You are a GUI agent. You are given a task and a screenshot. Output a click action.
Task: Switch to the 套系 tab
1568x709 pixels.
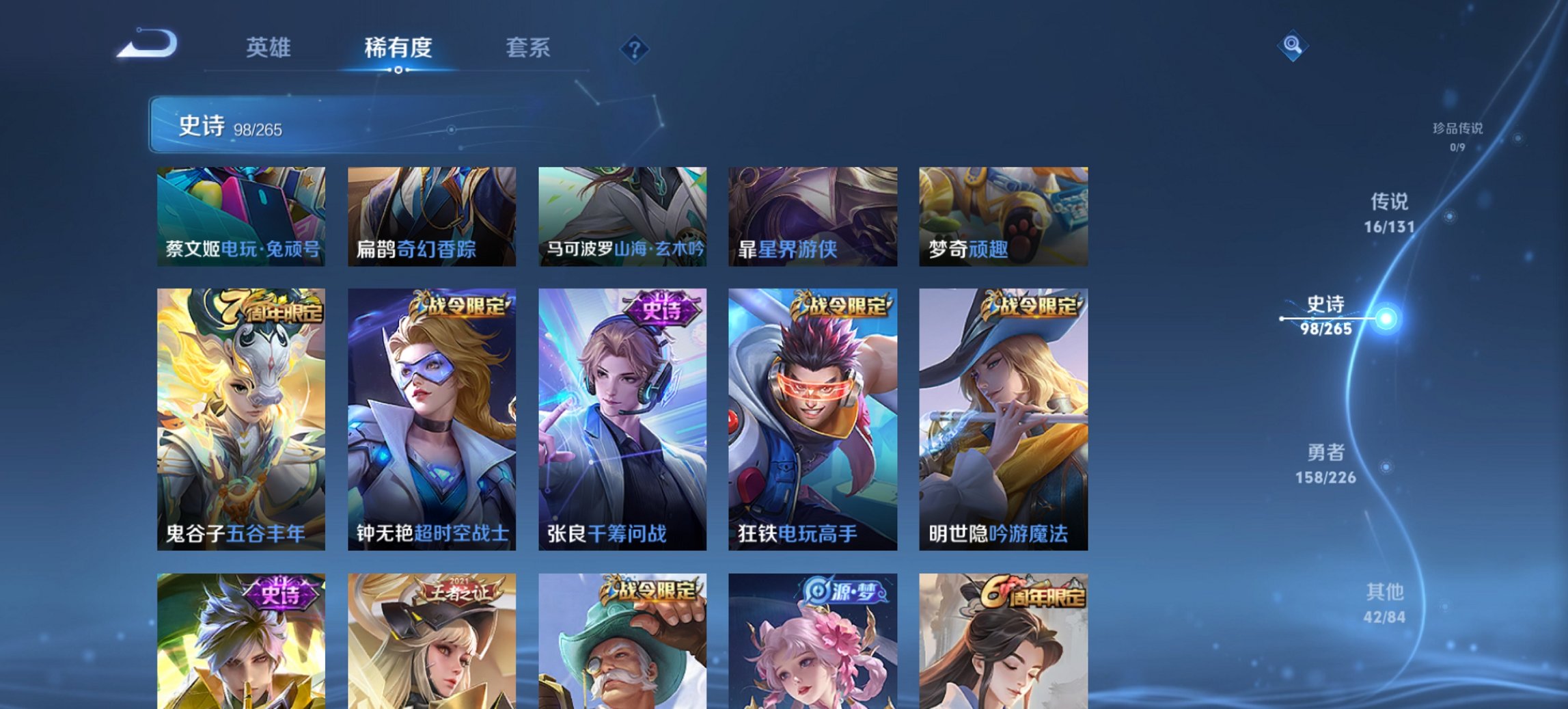coord(528,48)
